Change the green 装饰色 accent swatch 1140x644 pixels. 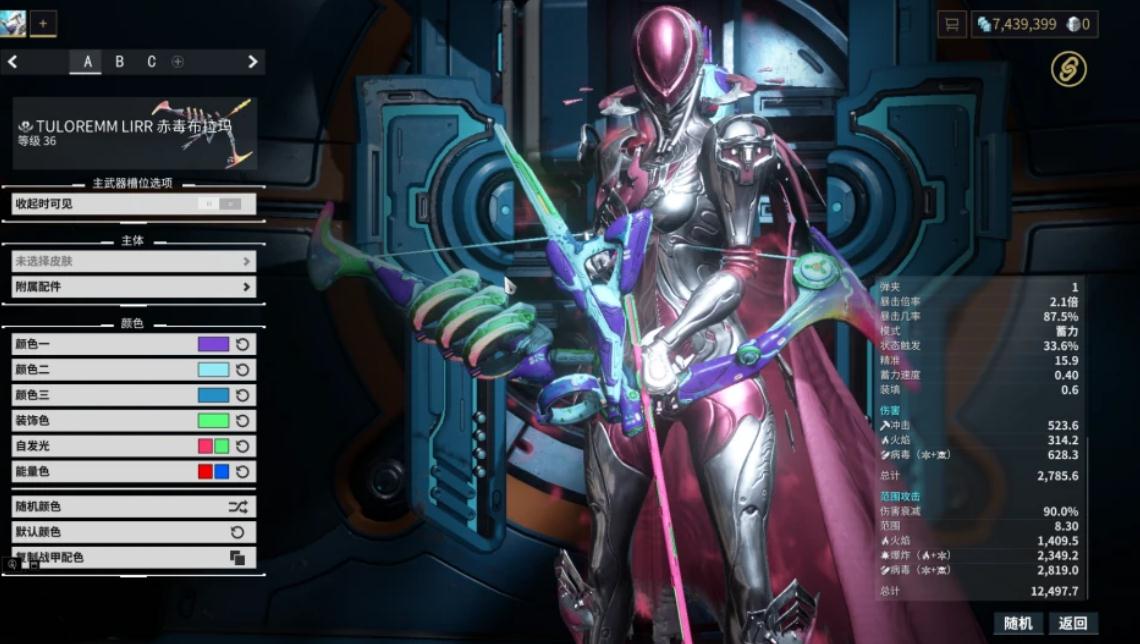[213, 421]
